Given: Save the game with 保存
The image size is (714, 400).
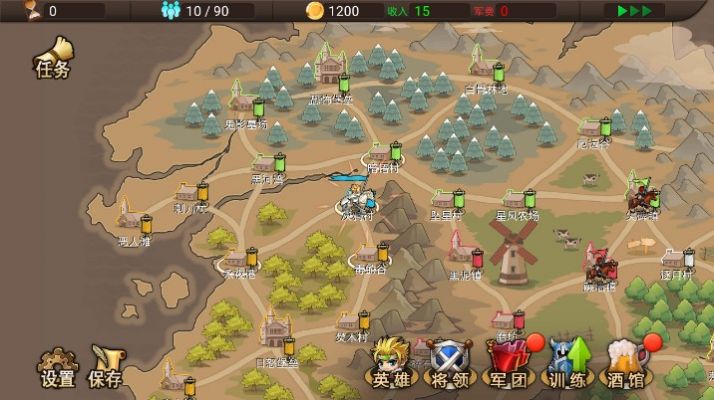Looking at the screenshot, I should (x=105, y=367).
